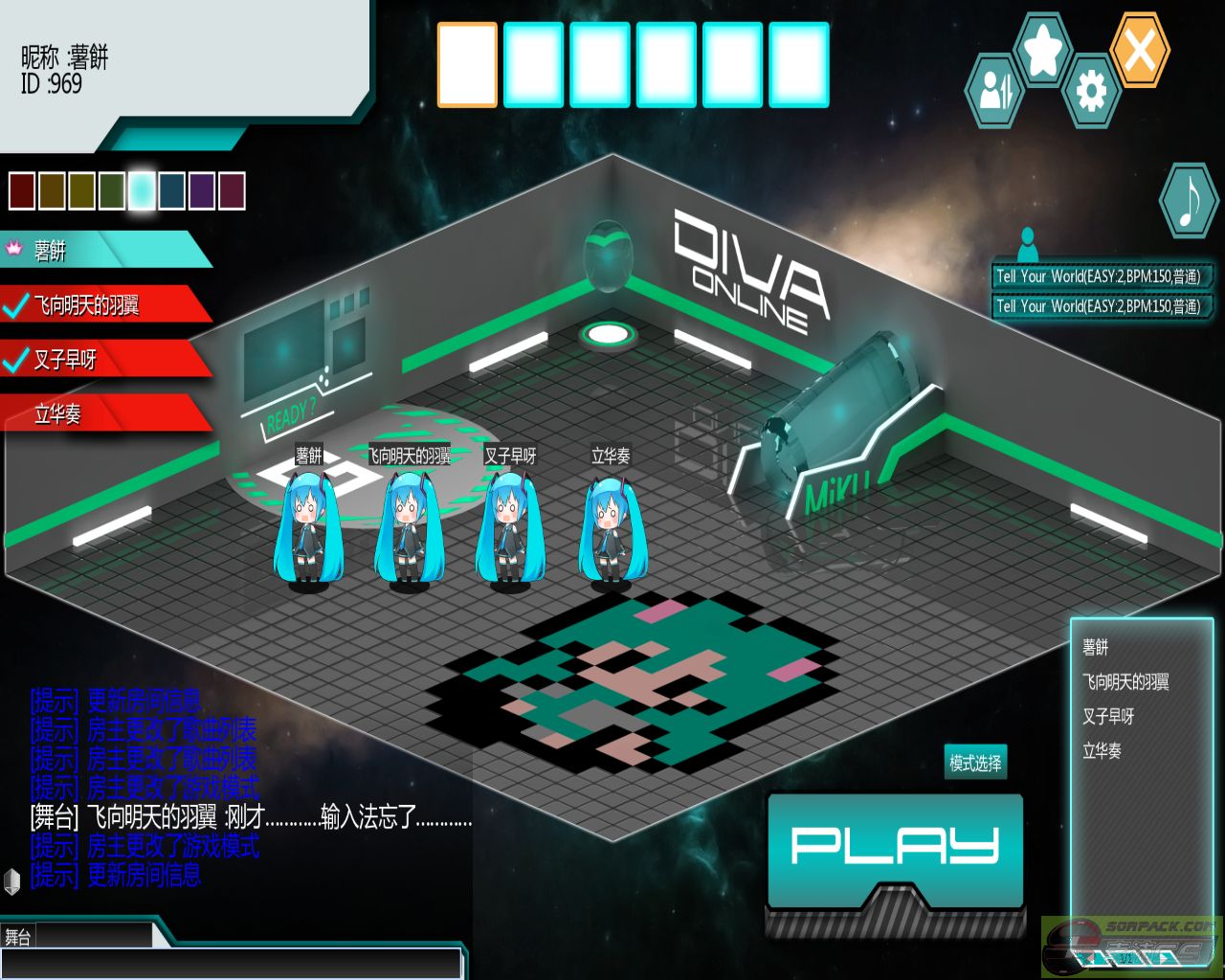Open the 舞台 chat channel selector
Screen dimensions: 1225x980
(77, 936)
